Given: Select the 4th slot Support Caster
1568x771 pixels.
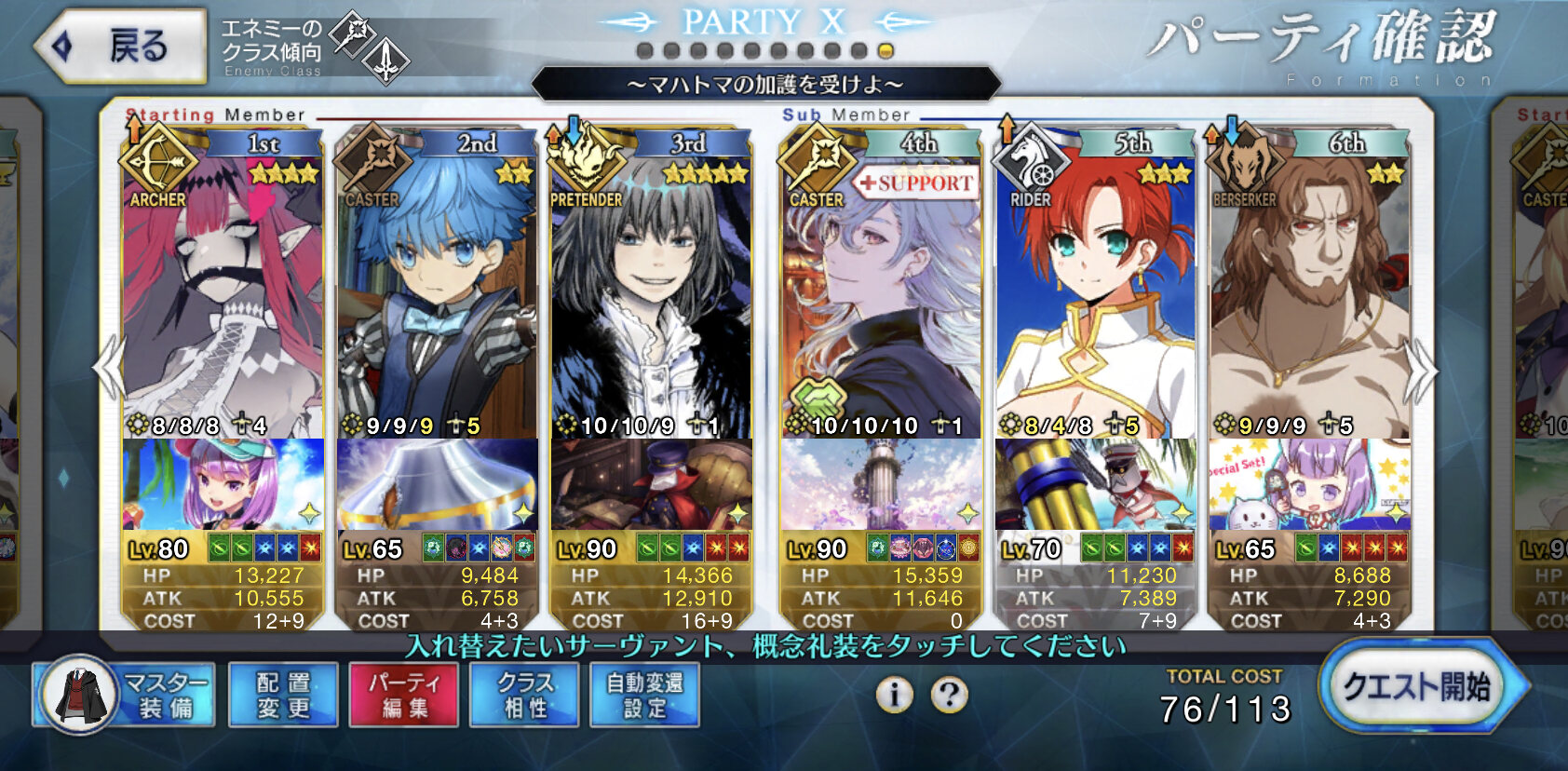Looking at the screenshot, I should click(x=881, y=298).
